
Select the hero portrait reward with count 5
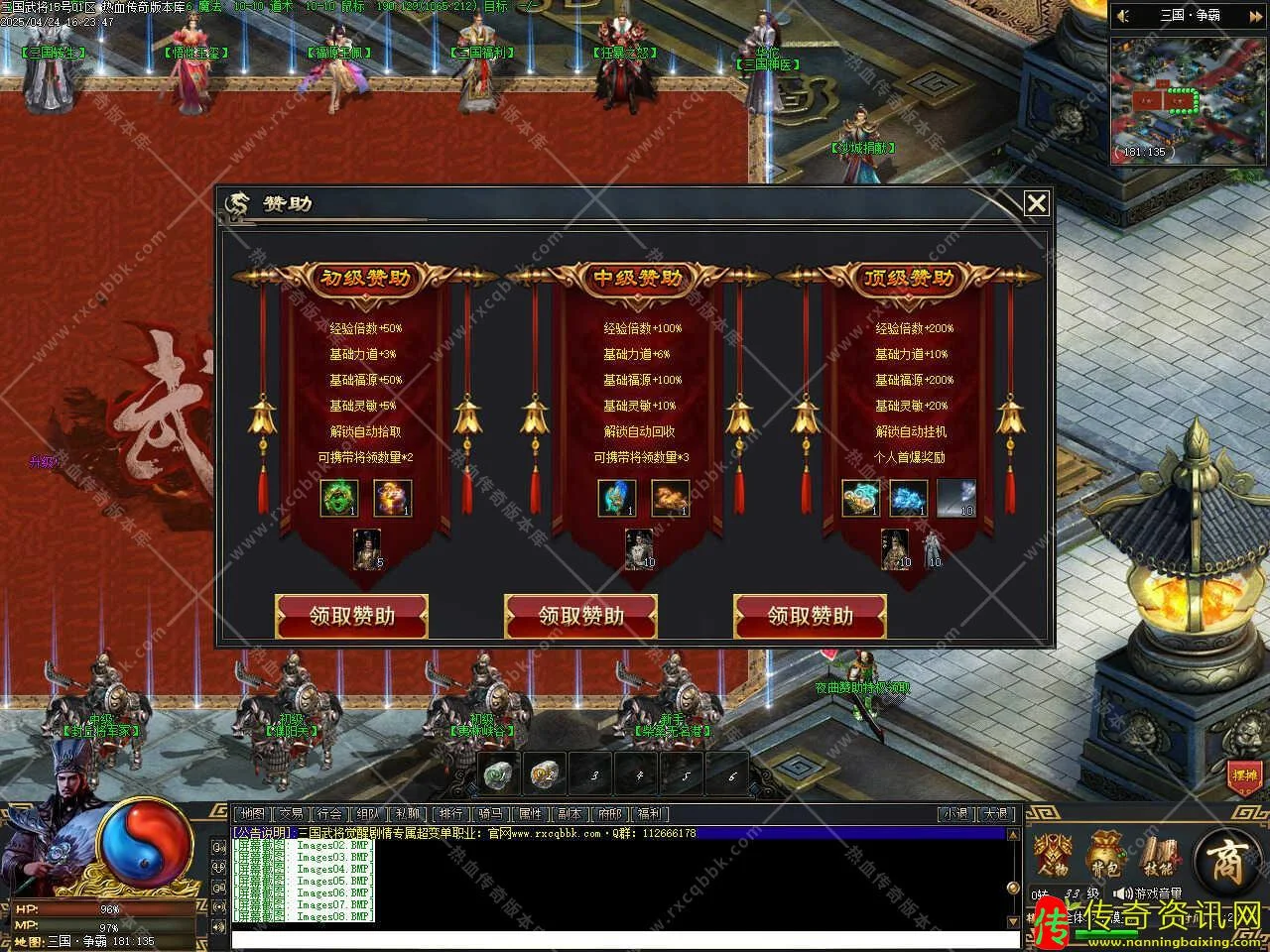(x=366, y=548)
